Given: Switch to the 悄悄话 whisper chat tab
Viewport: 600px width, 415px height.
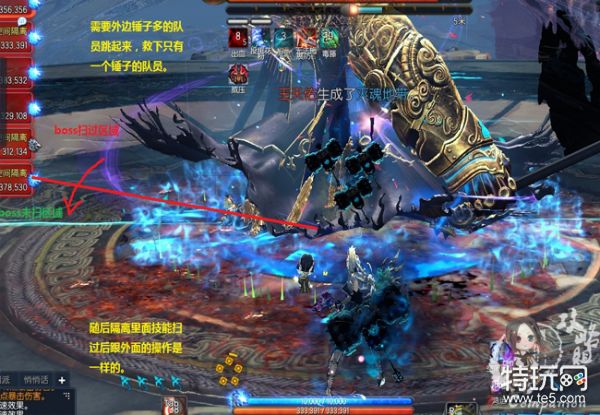Looking at the screenshot, I should pos(35,381).
